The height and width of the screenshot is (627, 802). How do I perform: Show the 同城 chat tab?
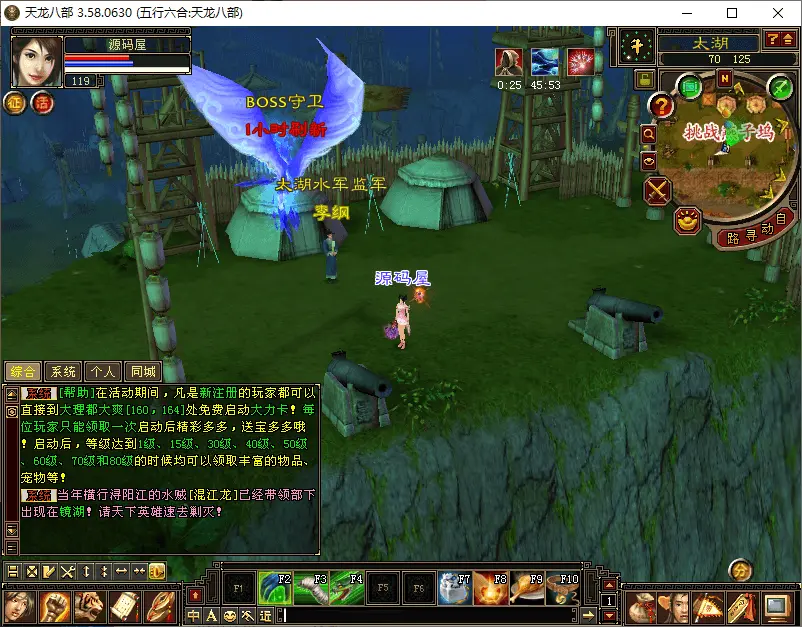click(142, 372)
